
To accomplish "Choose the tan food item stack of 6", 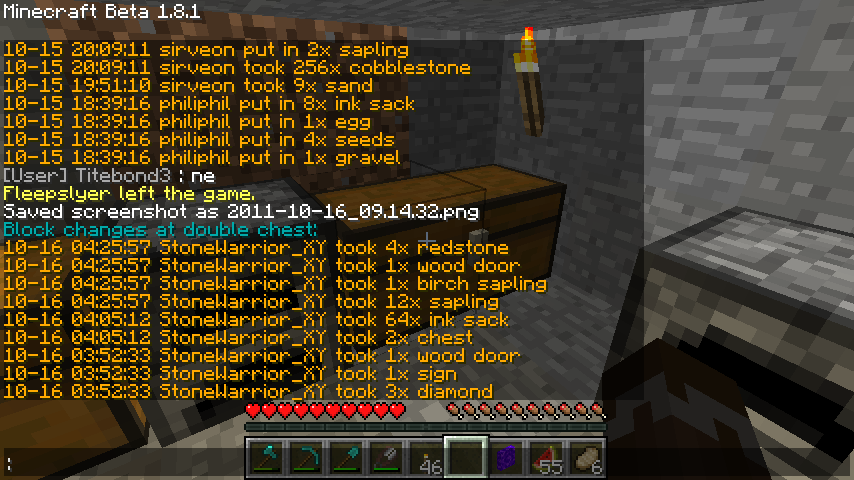I will 586,458.
